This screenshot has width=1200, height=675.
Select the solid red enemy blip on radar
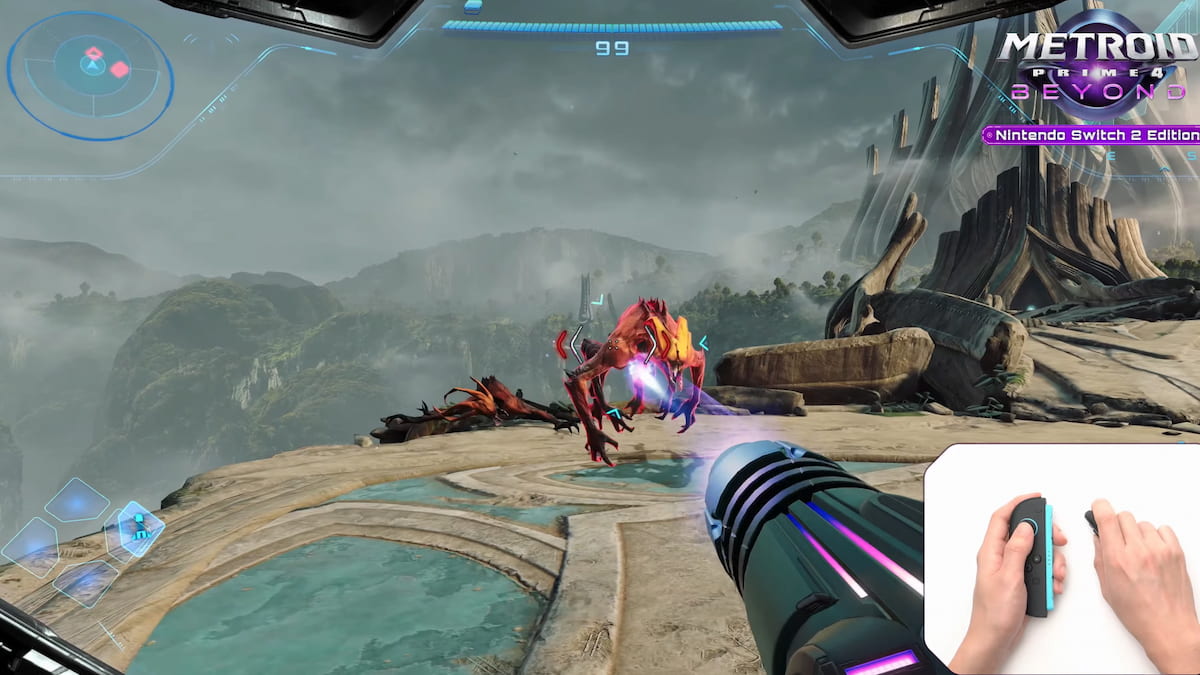click(119, 69)
